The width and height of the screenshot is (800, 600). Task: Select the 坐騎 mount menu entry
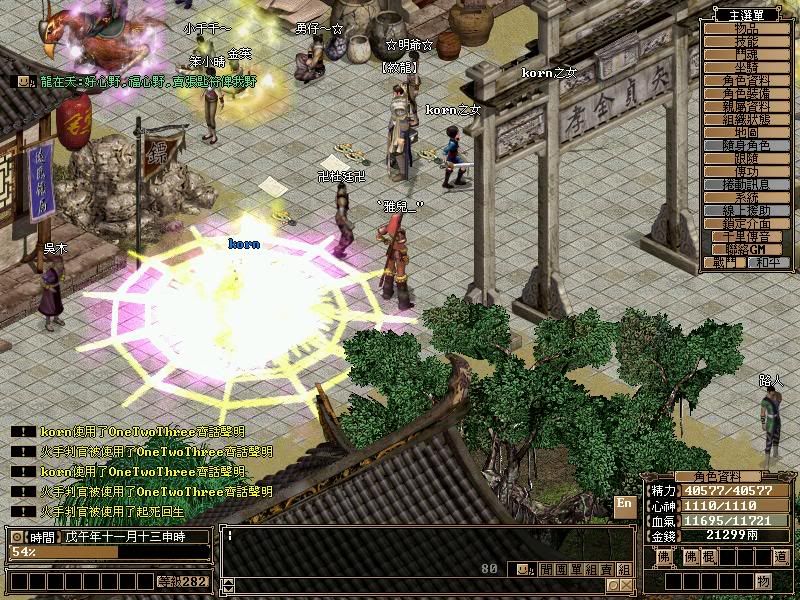click(746, 68)
